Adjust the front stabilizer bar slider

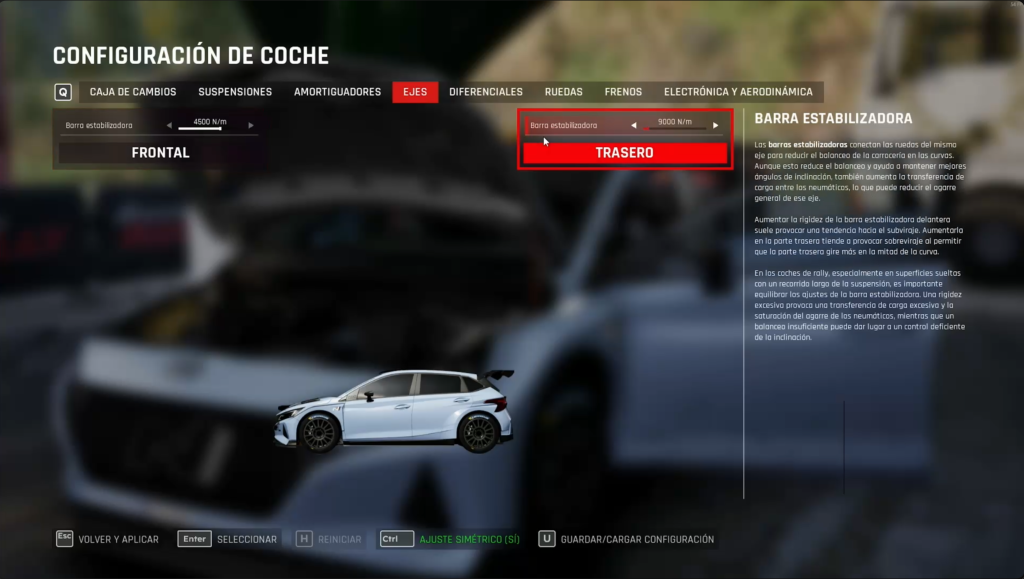pyautogui.click(x=210, y=129)
